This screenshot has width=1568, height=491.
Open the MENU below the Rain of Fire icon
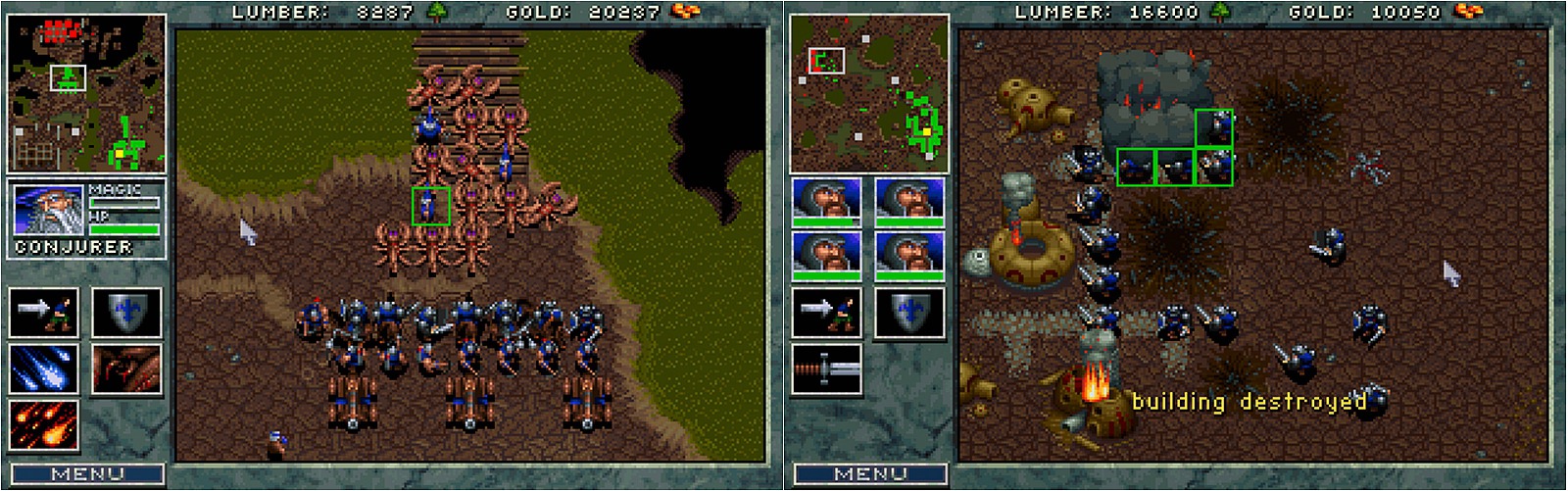pyautogui.click(x=86, y=474)
